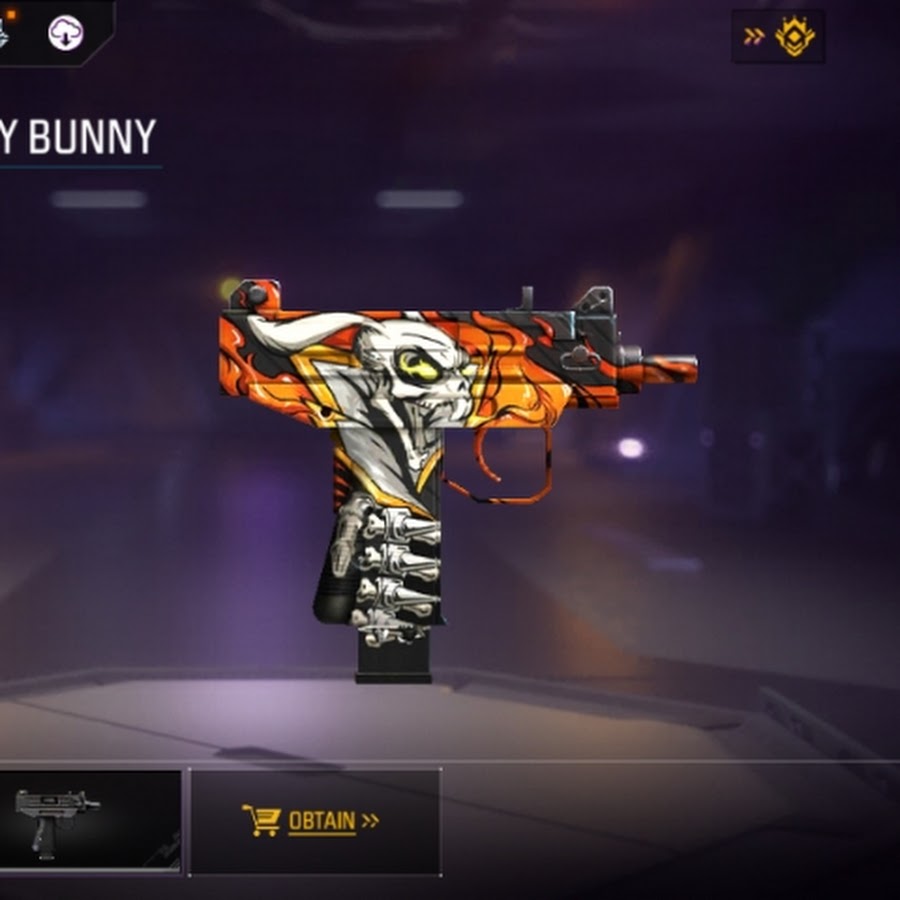
Task: Click the OBTAIN shopping cart button
Action: click(x=314, y=821)
